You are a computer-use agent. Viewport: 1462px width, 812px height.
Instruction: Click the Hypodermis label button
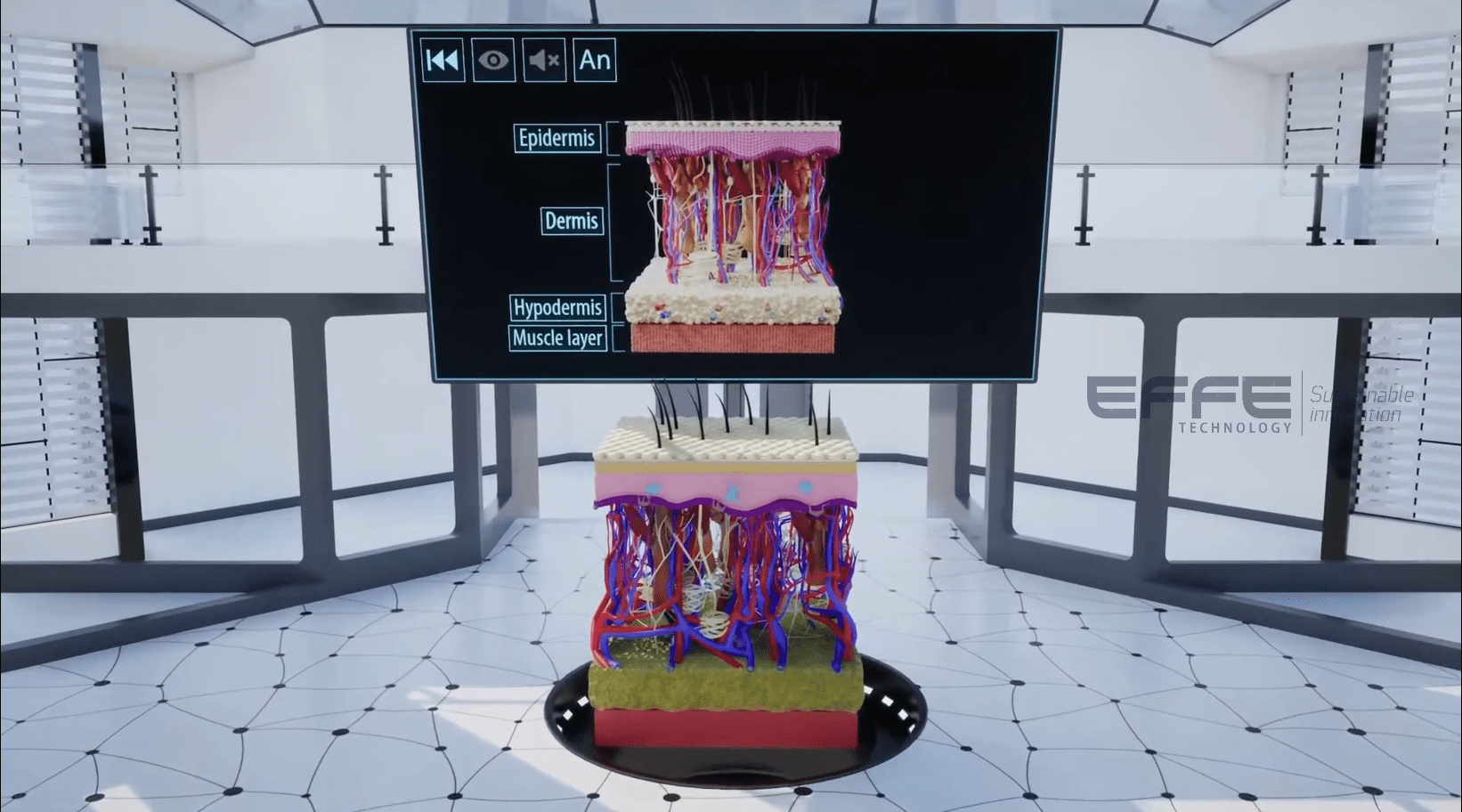(558, 307)
